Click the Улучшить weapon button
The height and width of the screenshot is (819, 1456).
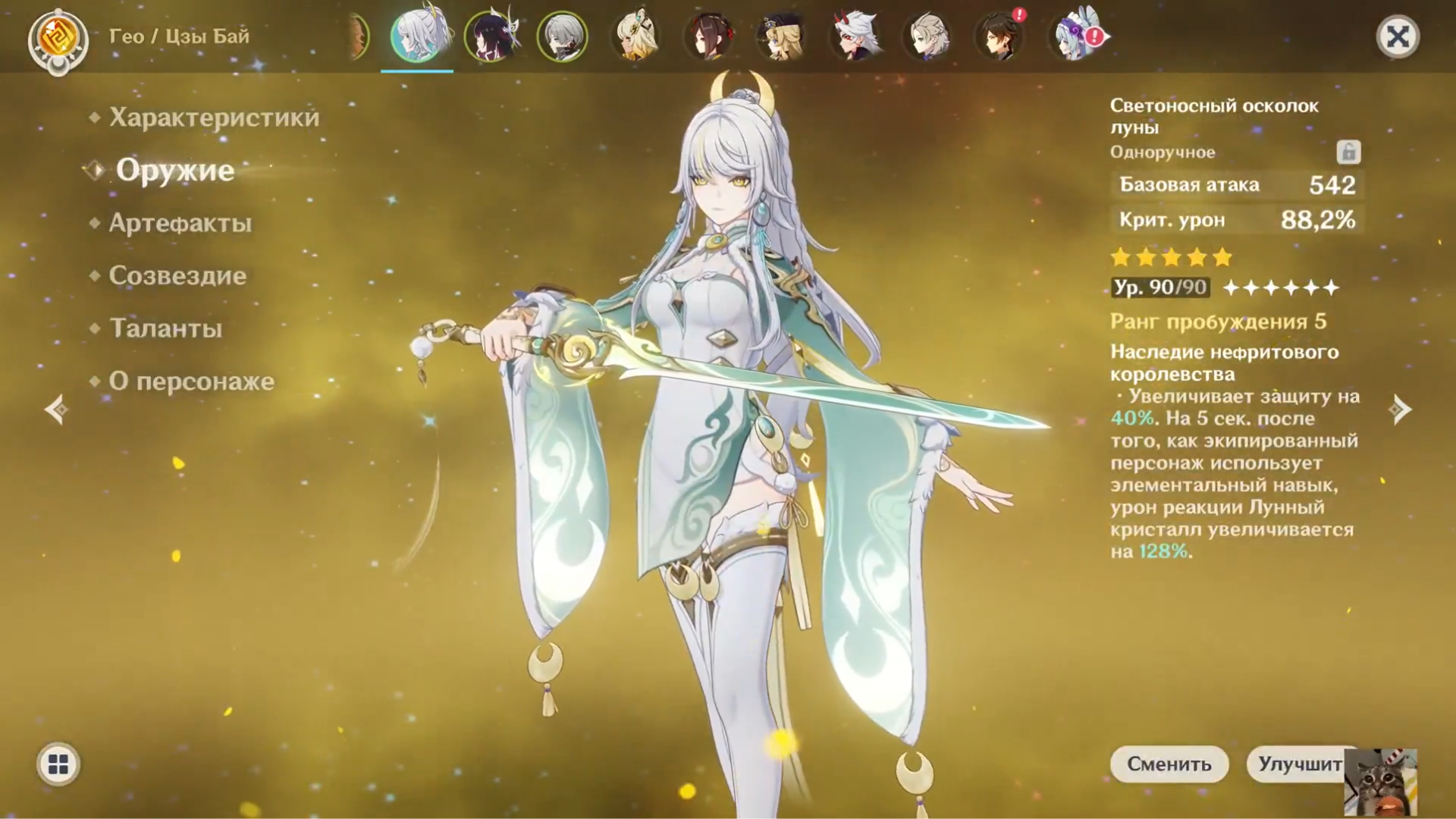(x=1300, y=764)
